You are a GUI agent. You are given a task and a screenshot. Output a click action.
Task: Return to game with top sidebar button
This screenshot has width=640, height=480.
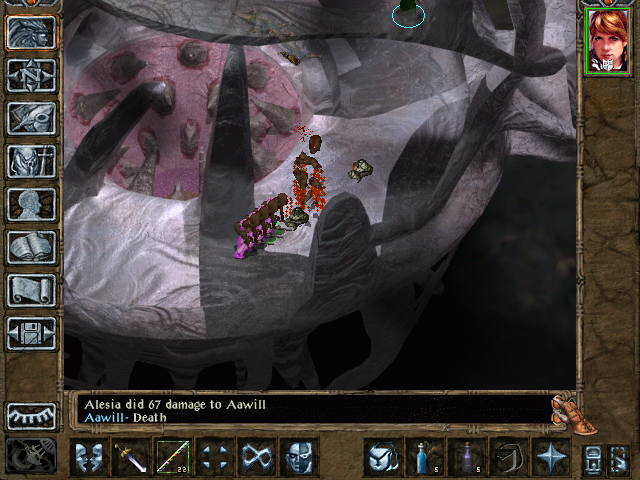tap(31, 32)
